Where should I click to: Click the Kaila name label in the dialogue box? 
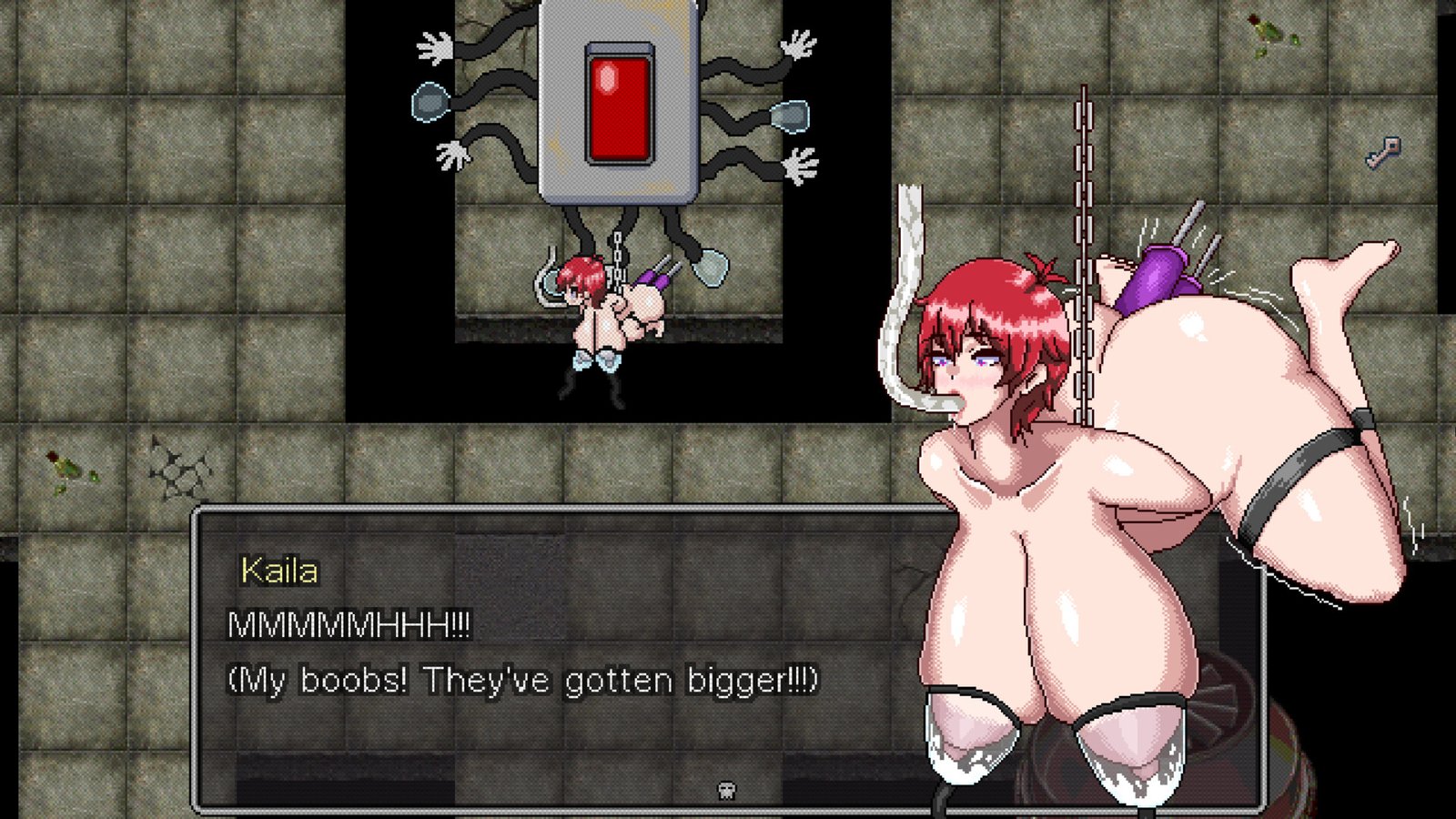pyautogui.click(x=278, y=571)
